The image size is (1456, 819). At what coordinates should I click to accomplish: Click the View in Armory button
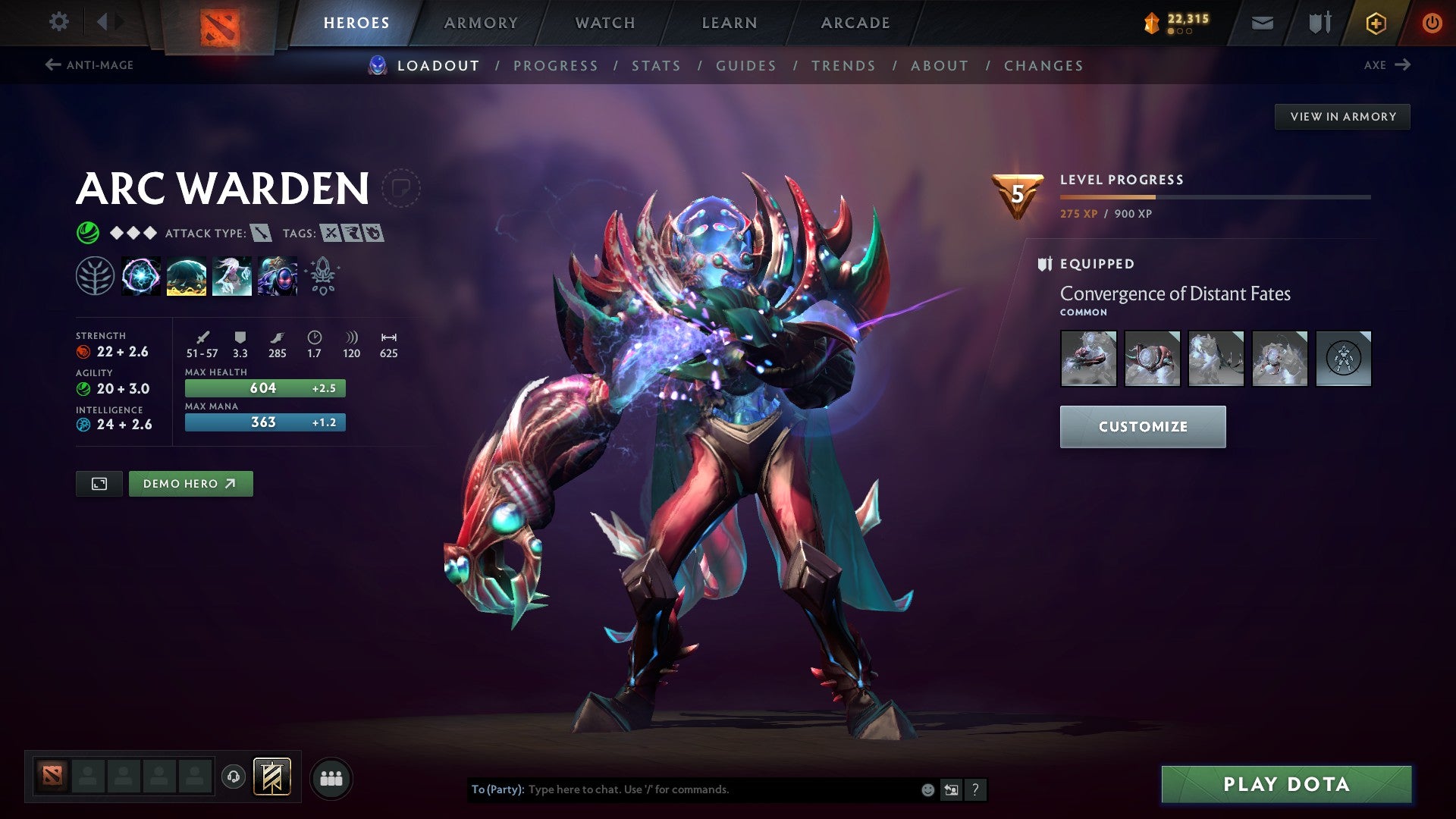click(x=1342, y=116)
